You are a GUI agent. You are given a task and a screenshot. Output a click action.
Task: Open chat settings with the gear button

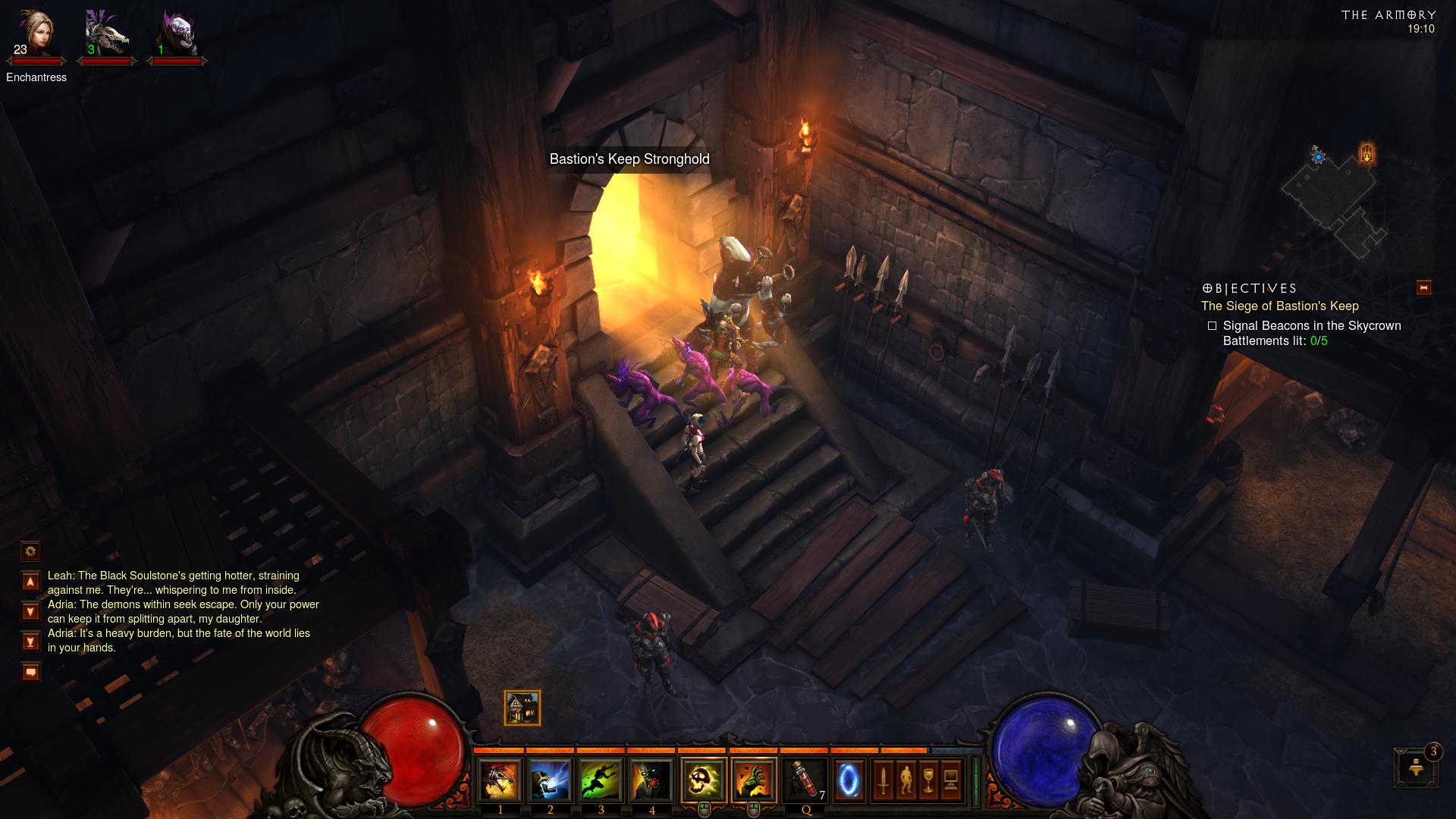click(30, 551)
